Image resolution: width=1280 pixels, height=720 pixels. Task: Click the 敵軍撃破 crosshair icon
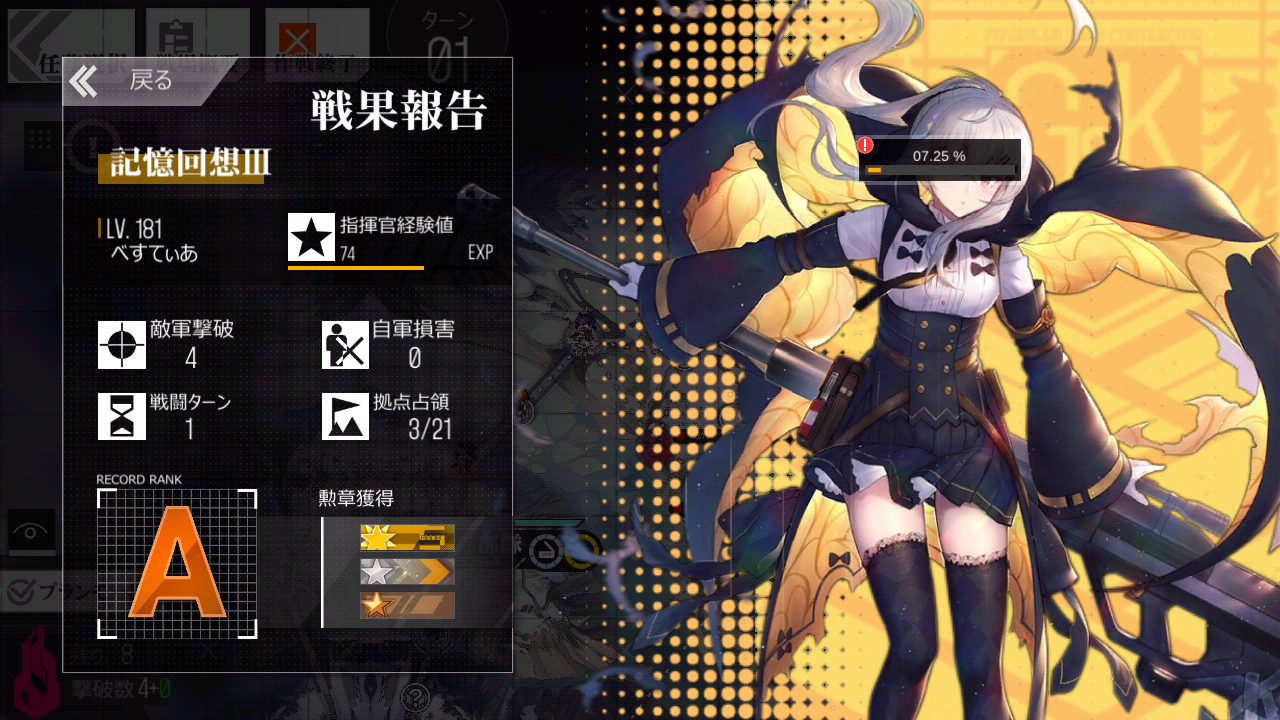(x=121, y=346)
